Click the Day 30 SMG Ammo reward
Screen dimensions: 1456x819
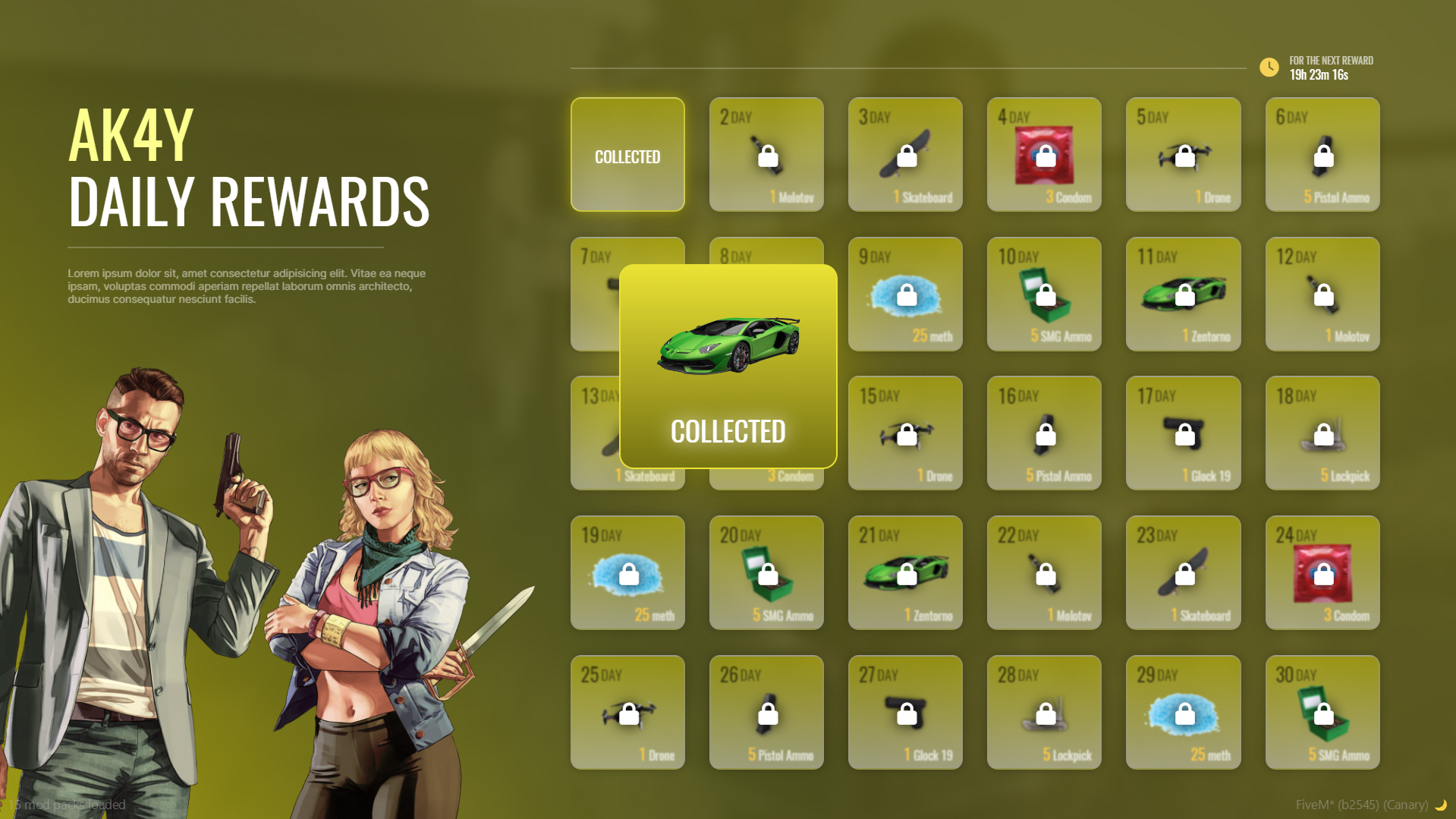[x=1322, y=712]
